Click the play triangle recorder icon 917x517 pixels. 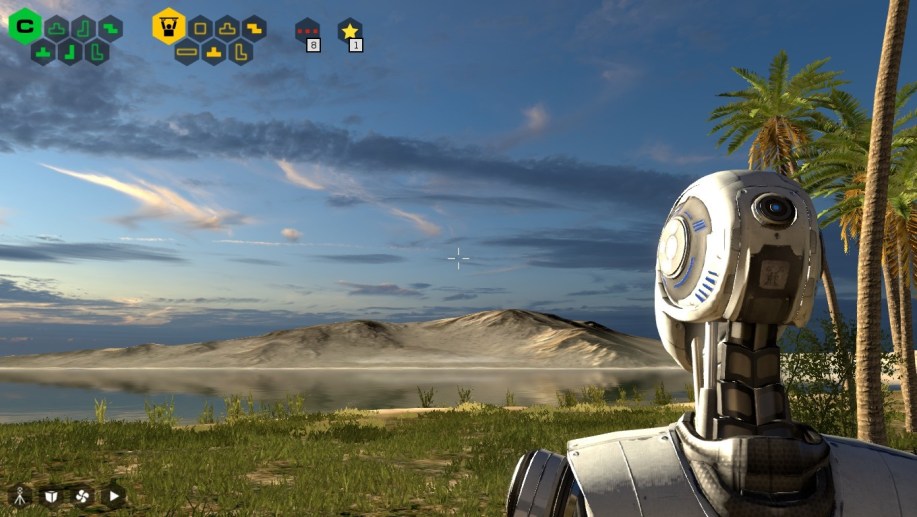pos(113,495)
